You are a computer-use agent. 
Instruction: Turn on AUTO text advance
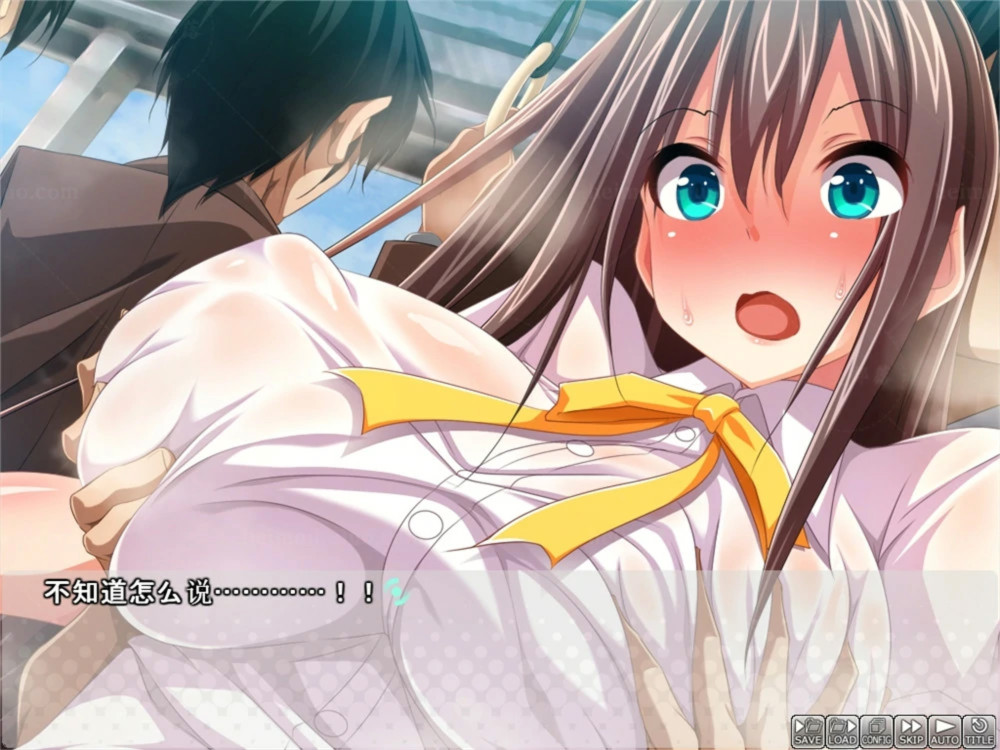(x=944, y=730)
